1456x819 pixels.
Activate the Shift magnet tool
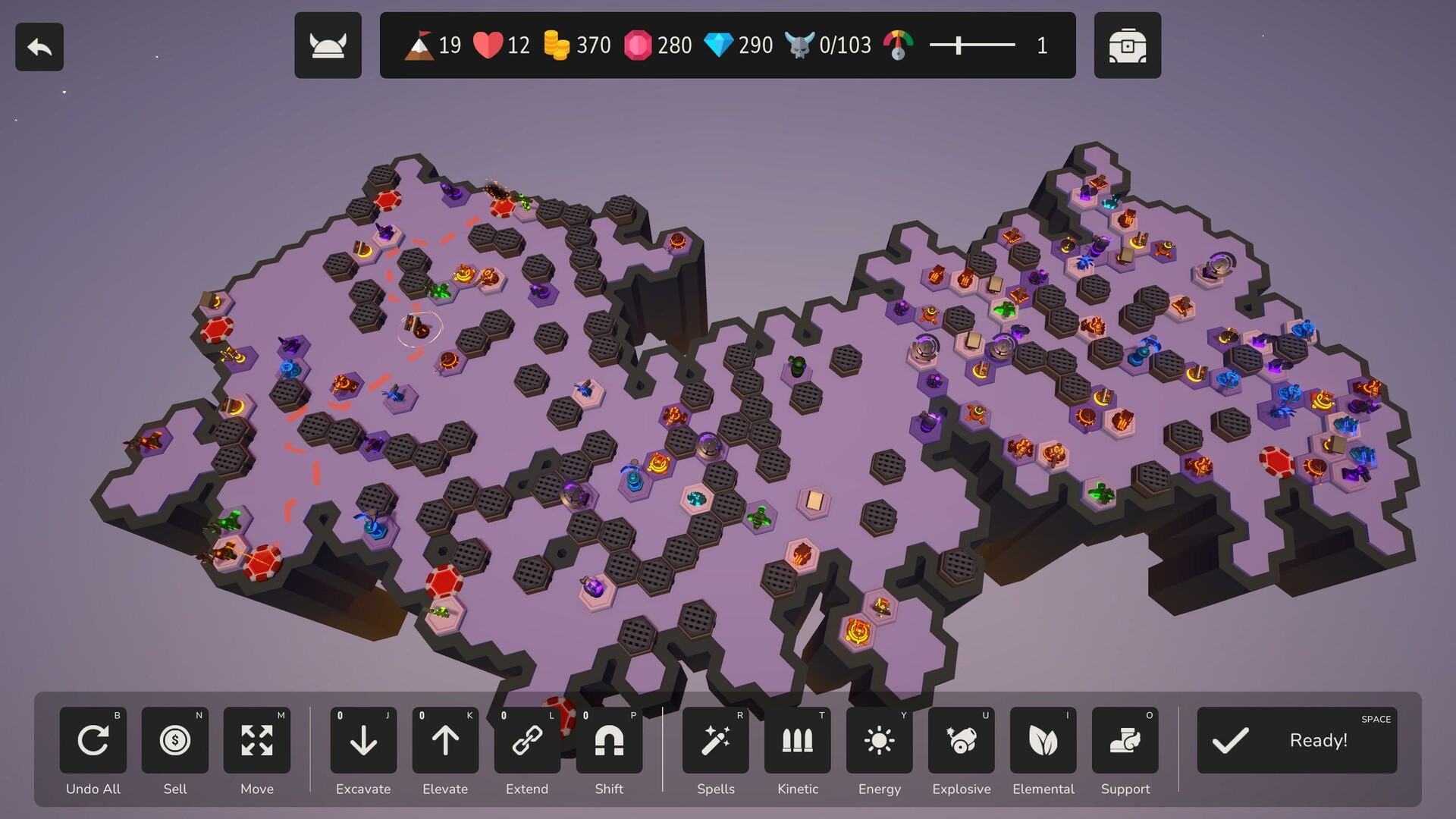[609, 740]
